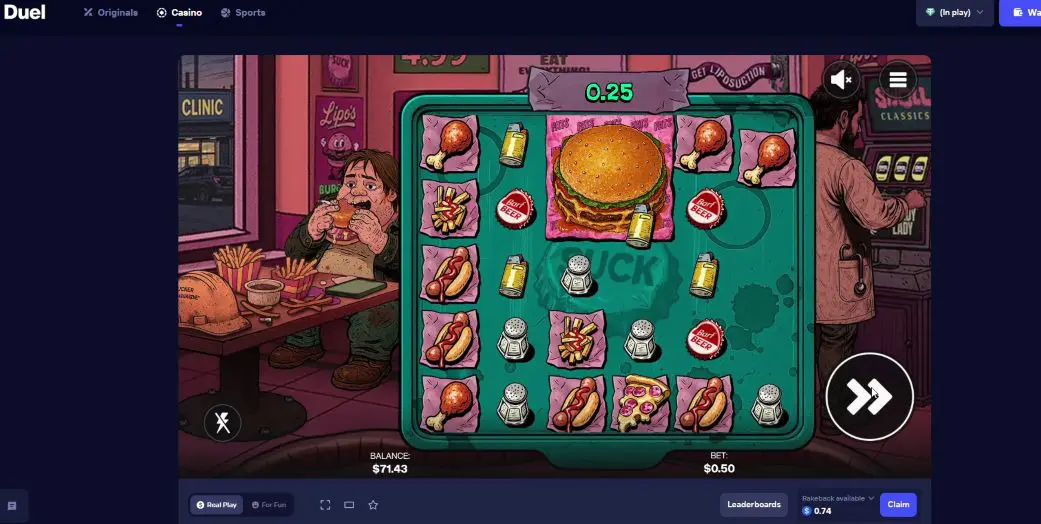Switch to For Fun mode
Viewport: 1041px width, 524px height.
point(268,505)
